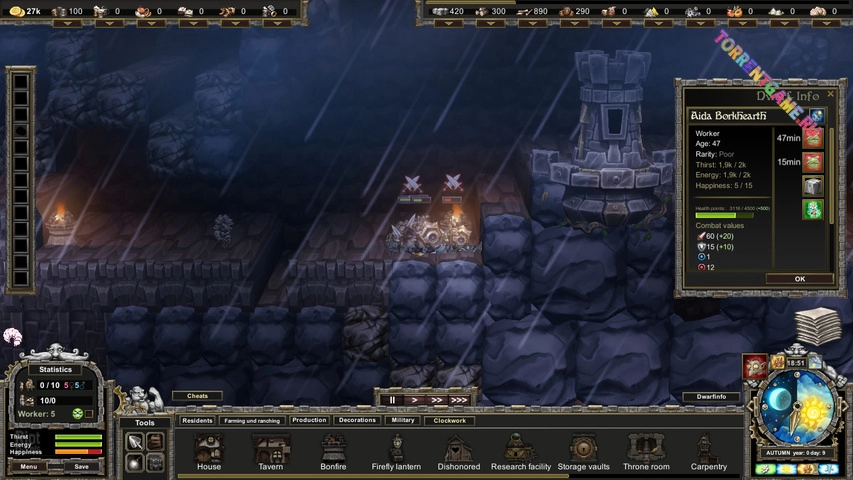Set the fastest triple-arrow game speed
This screenshot has height=480, width=853.
(458, 400)
